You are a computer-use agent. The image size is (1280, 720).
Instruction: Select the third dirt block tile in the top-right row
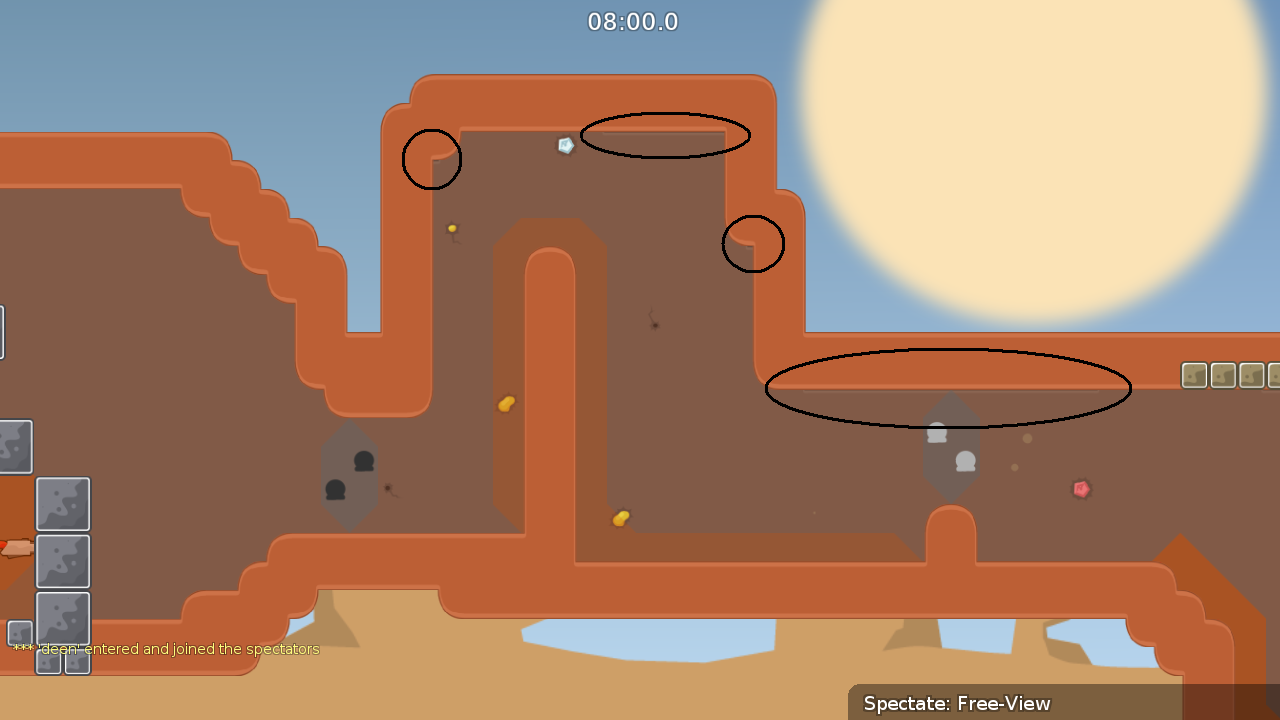coord(1251,375)
